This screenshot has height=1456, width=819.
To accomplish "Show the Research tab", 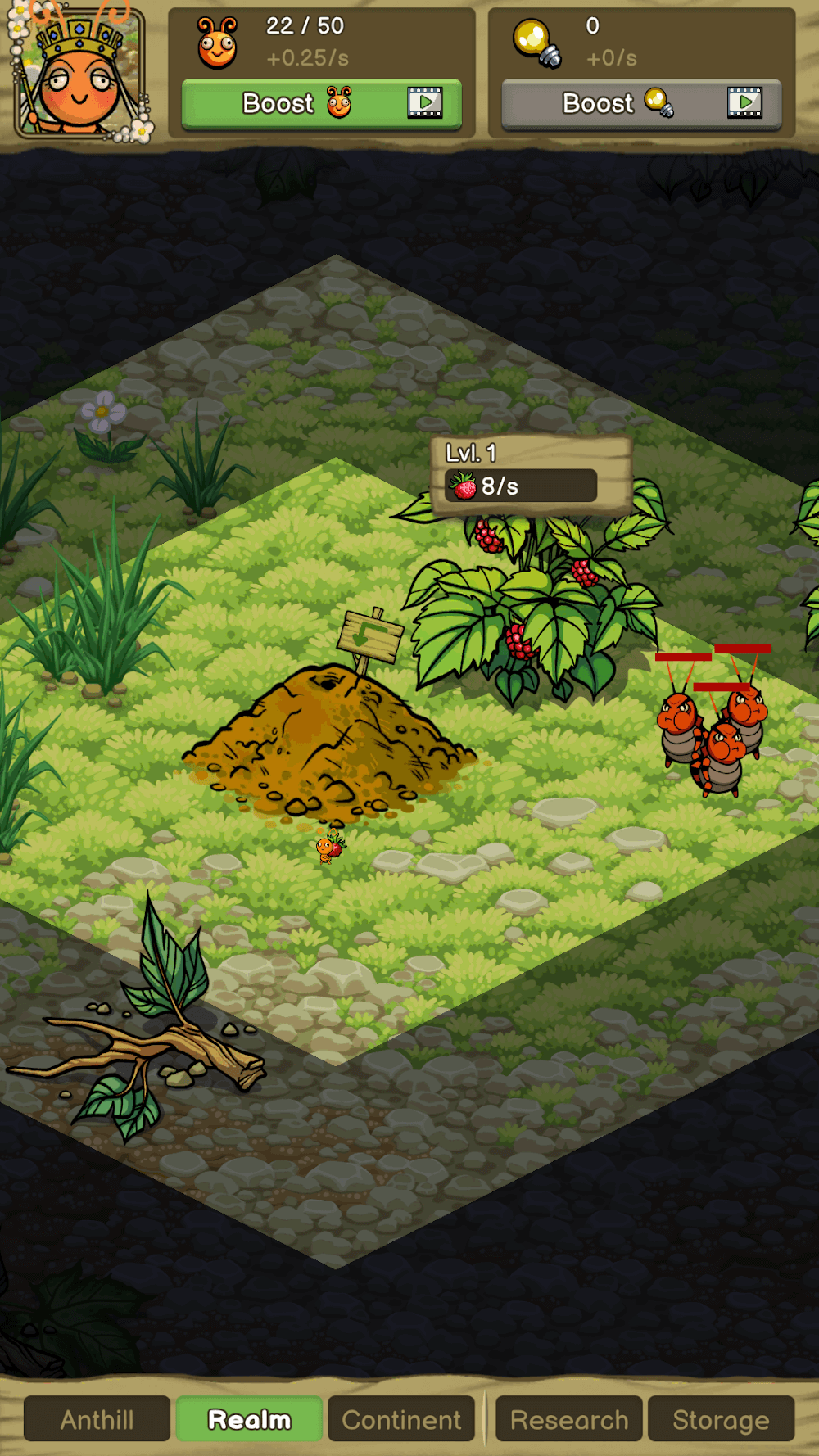I will pos(569,1419).
